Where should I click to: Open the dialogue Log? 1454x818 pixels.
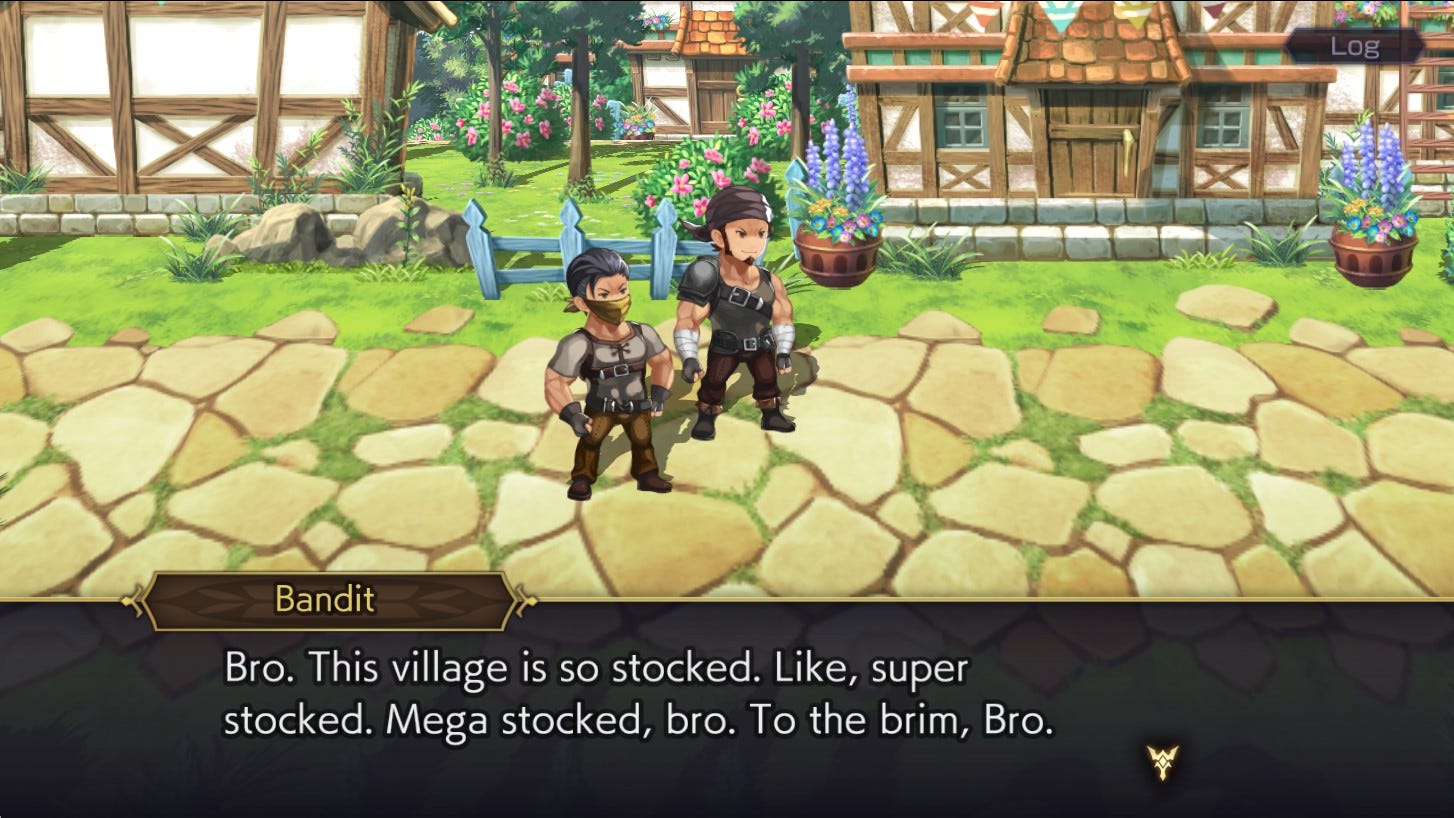coord(1354,46)
